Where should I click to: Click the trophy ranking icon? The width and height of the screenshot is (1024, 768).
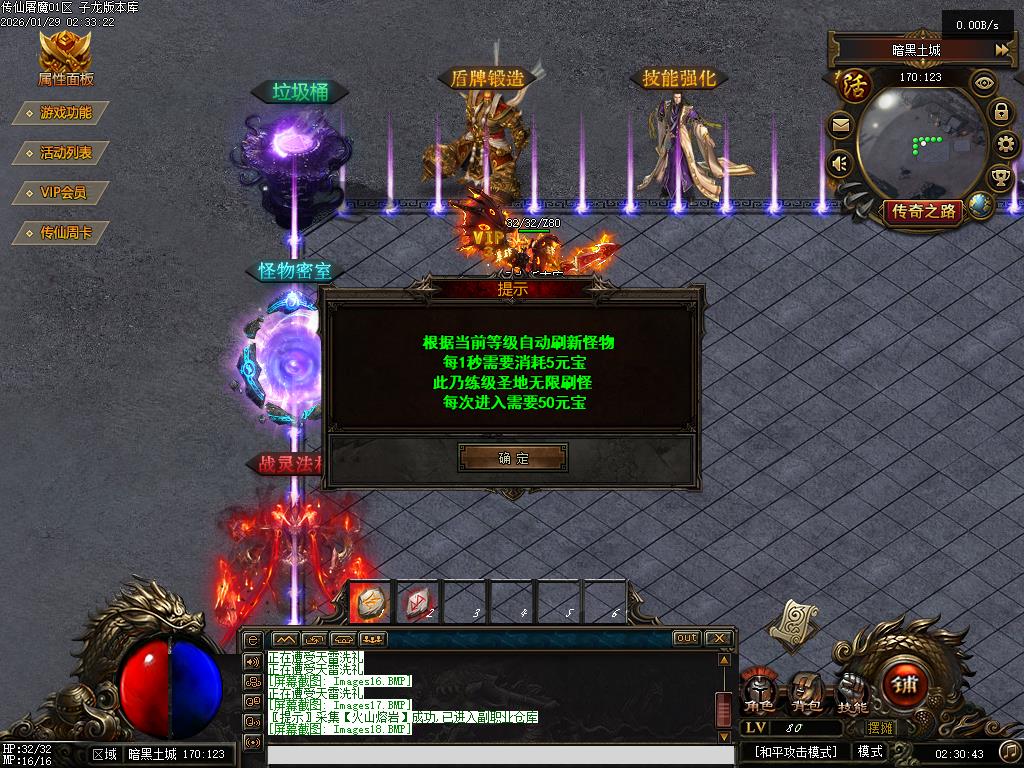tap(1000, 179)
